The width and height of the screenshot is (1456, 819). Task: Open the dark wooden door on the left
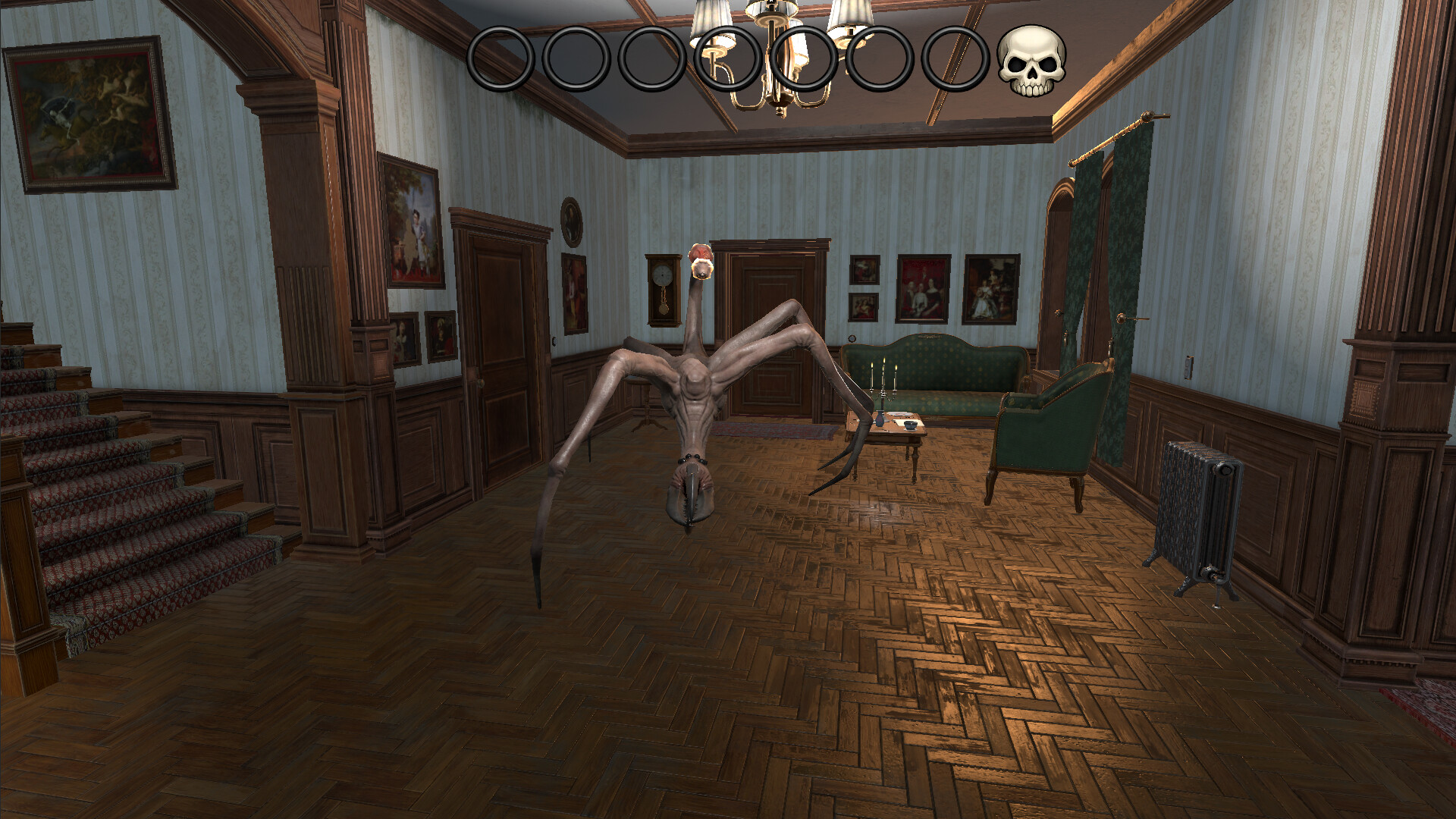point(500,349)
